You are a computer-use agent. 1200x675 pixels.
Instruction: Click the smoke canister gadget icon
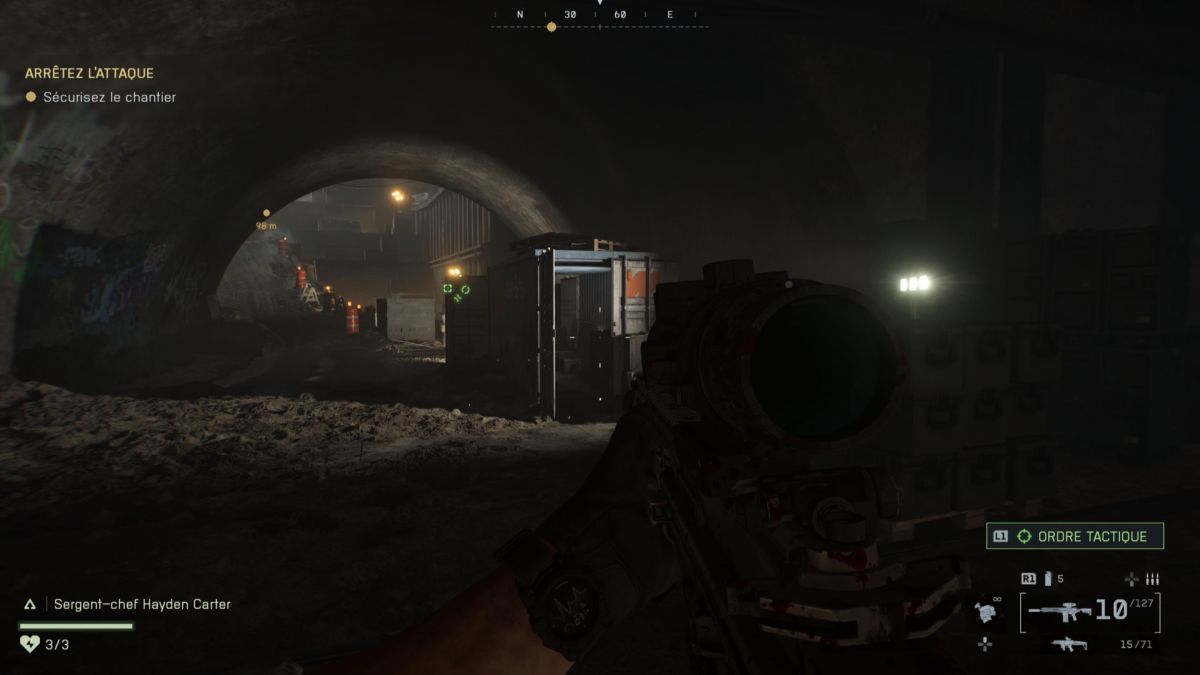(1048, 579)
